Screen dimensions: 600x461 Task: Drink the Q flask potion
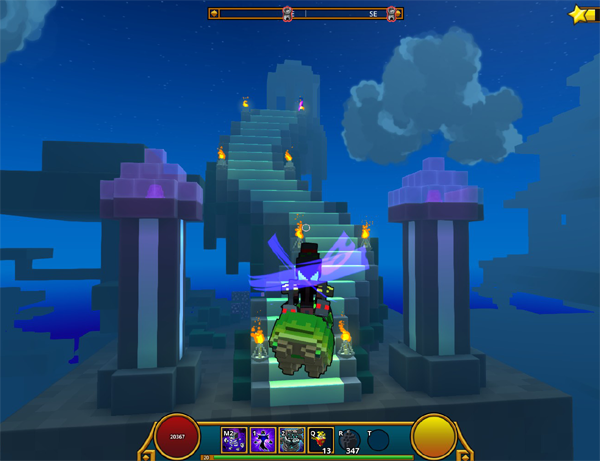(x=321, y=439)
